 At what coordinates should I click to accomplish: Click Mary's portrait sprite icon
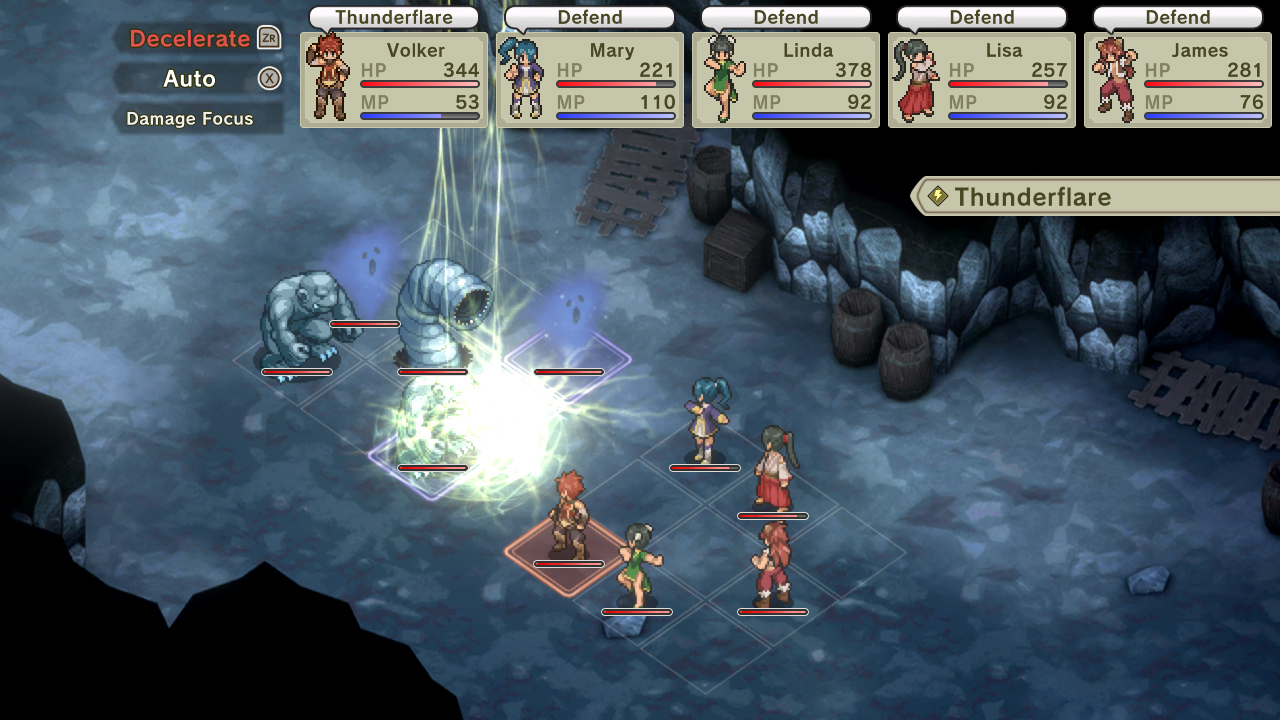tap(524, 80)
